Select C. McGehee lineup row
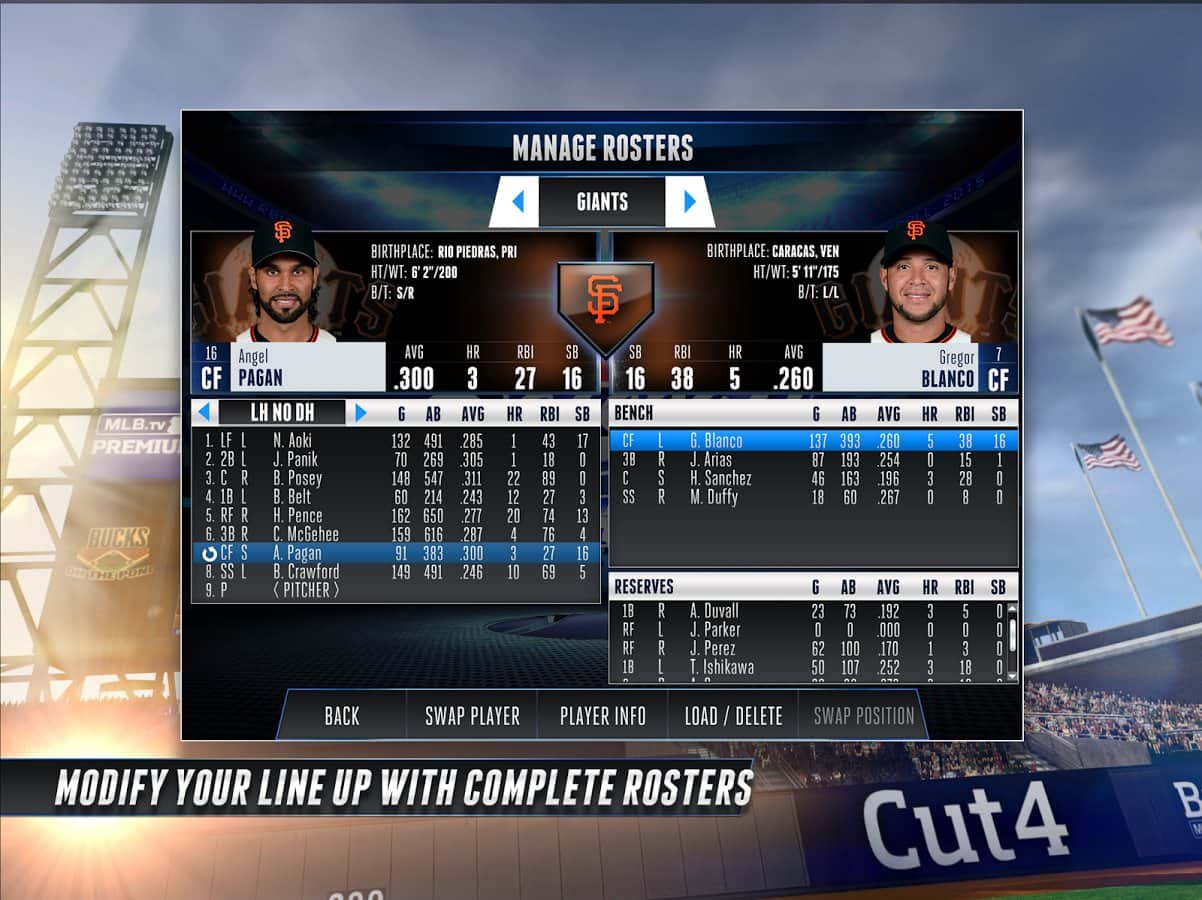 (x=396, y=534)
